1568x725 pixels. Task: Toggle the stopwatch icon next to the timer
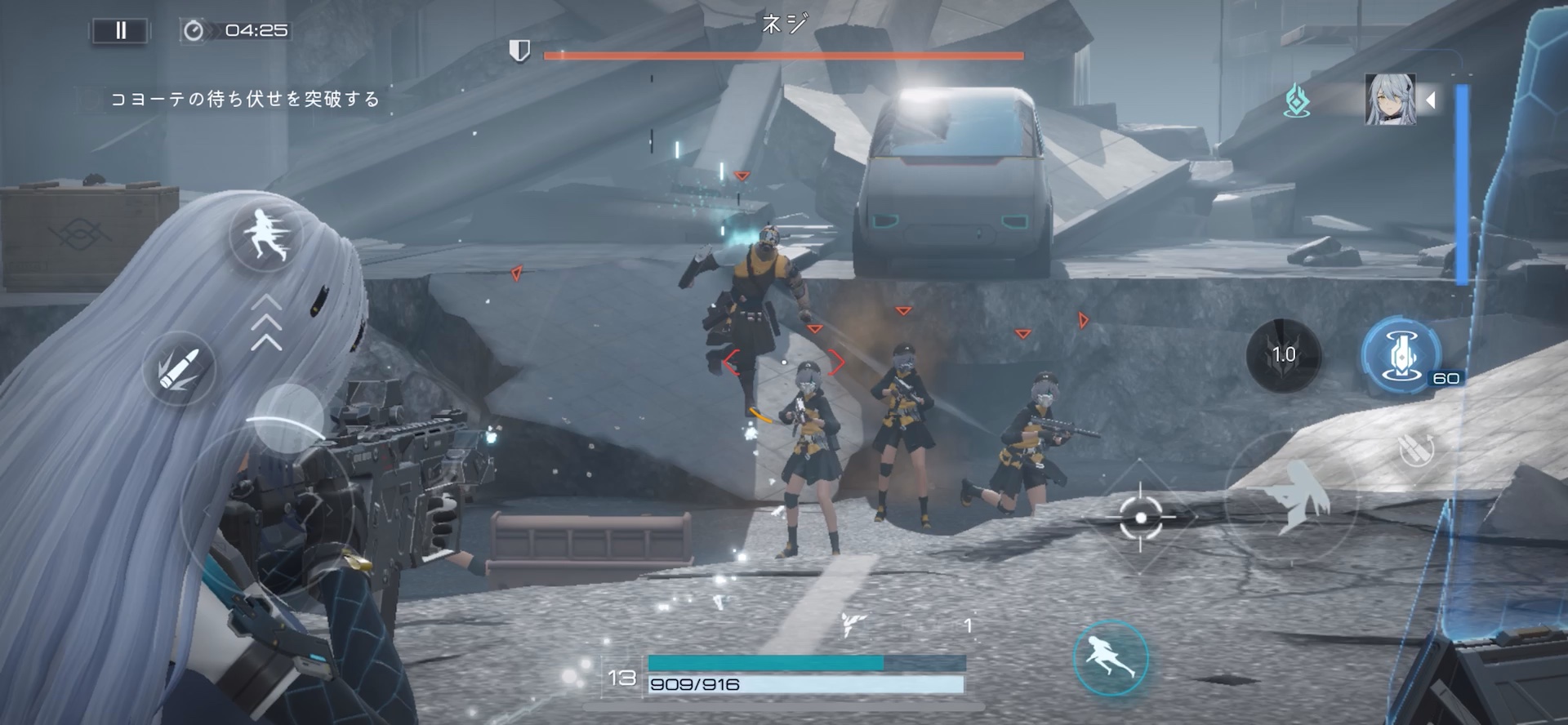tap(194, 30)
